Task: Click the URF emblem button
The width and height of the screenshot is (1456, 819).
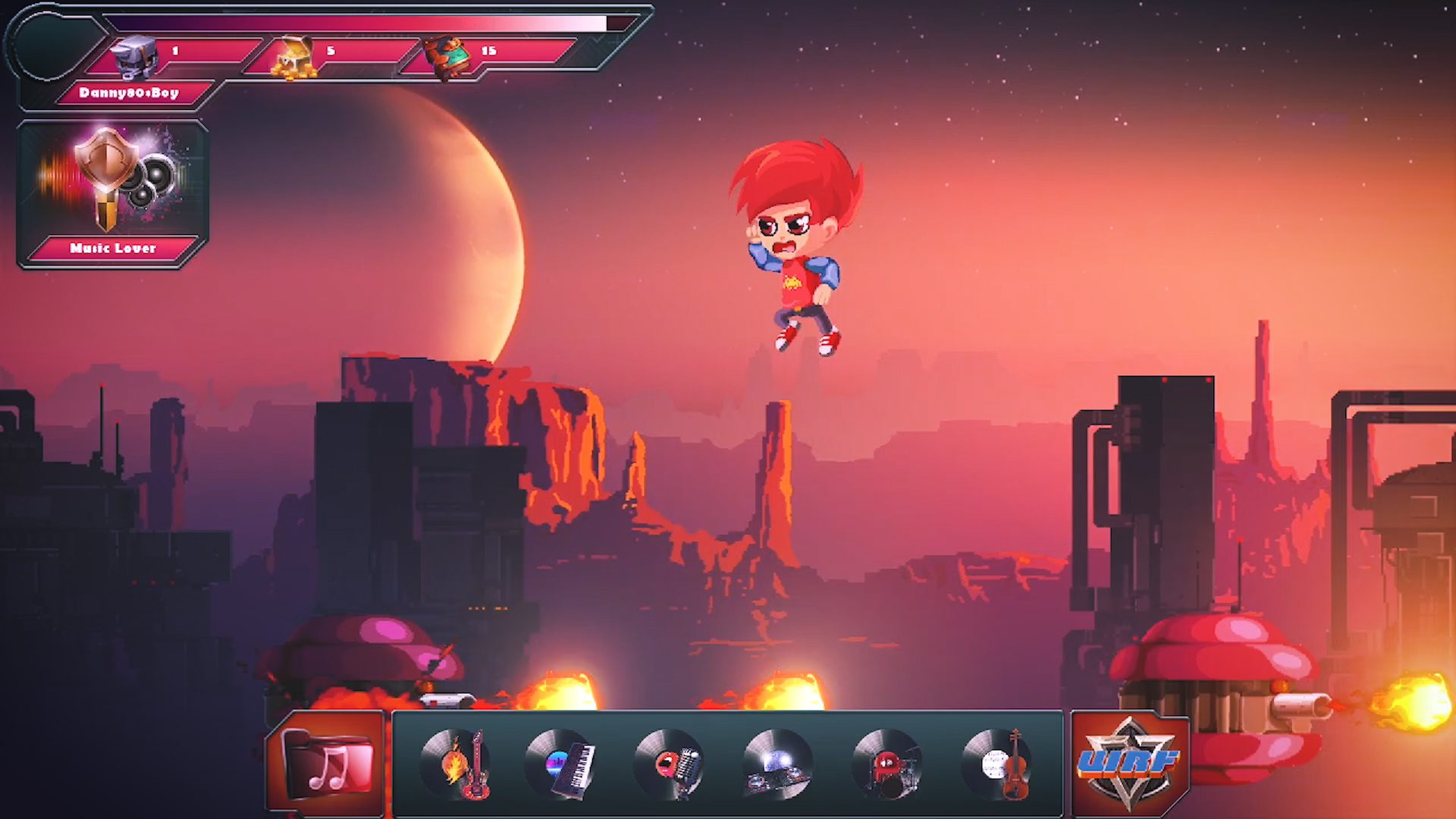Action: click(x=1128, y=762)
